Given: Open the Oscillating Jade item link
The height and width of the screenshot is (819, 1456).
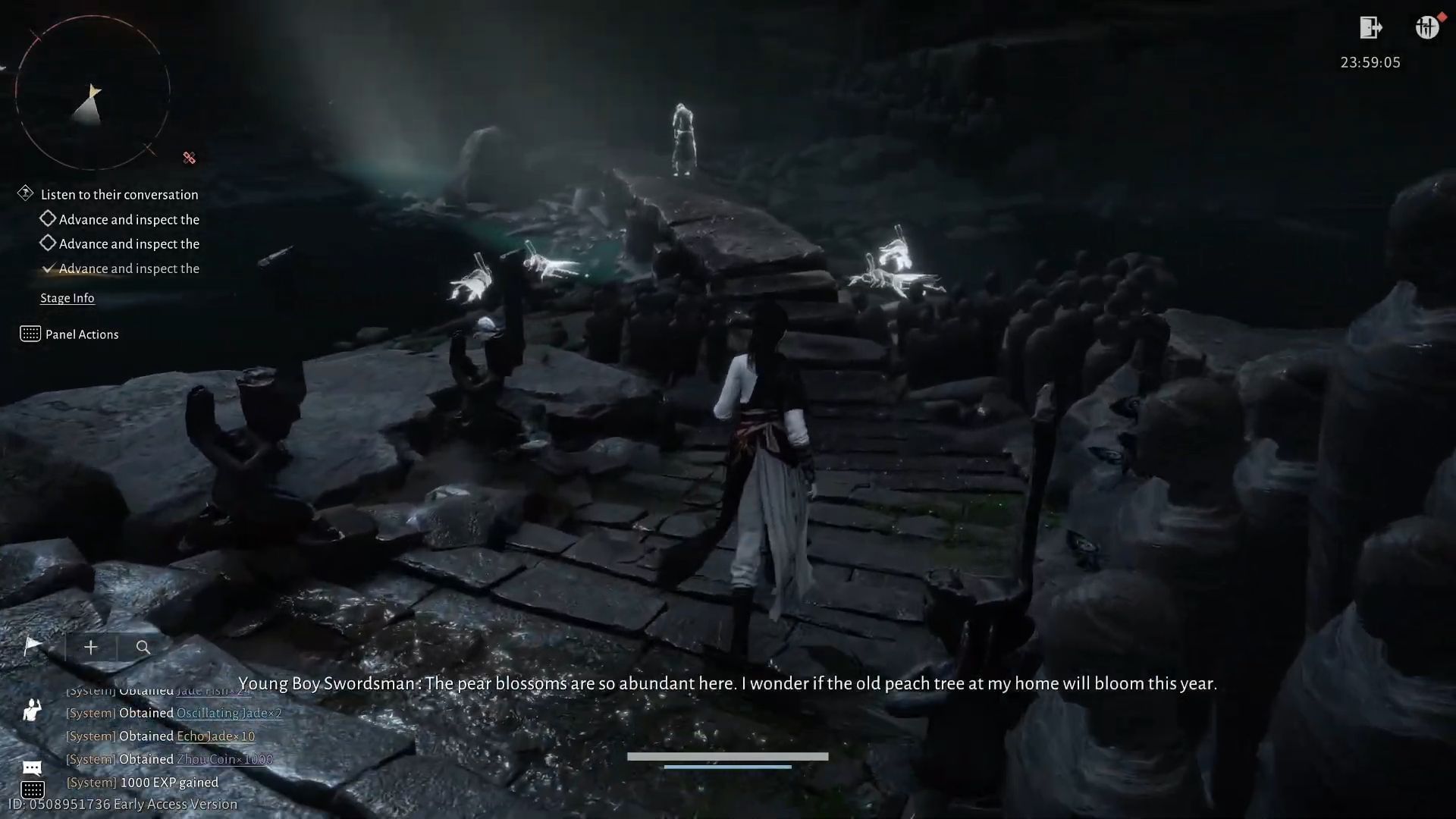Looking at the screenshot, I should click(x=229, y=713).
